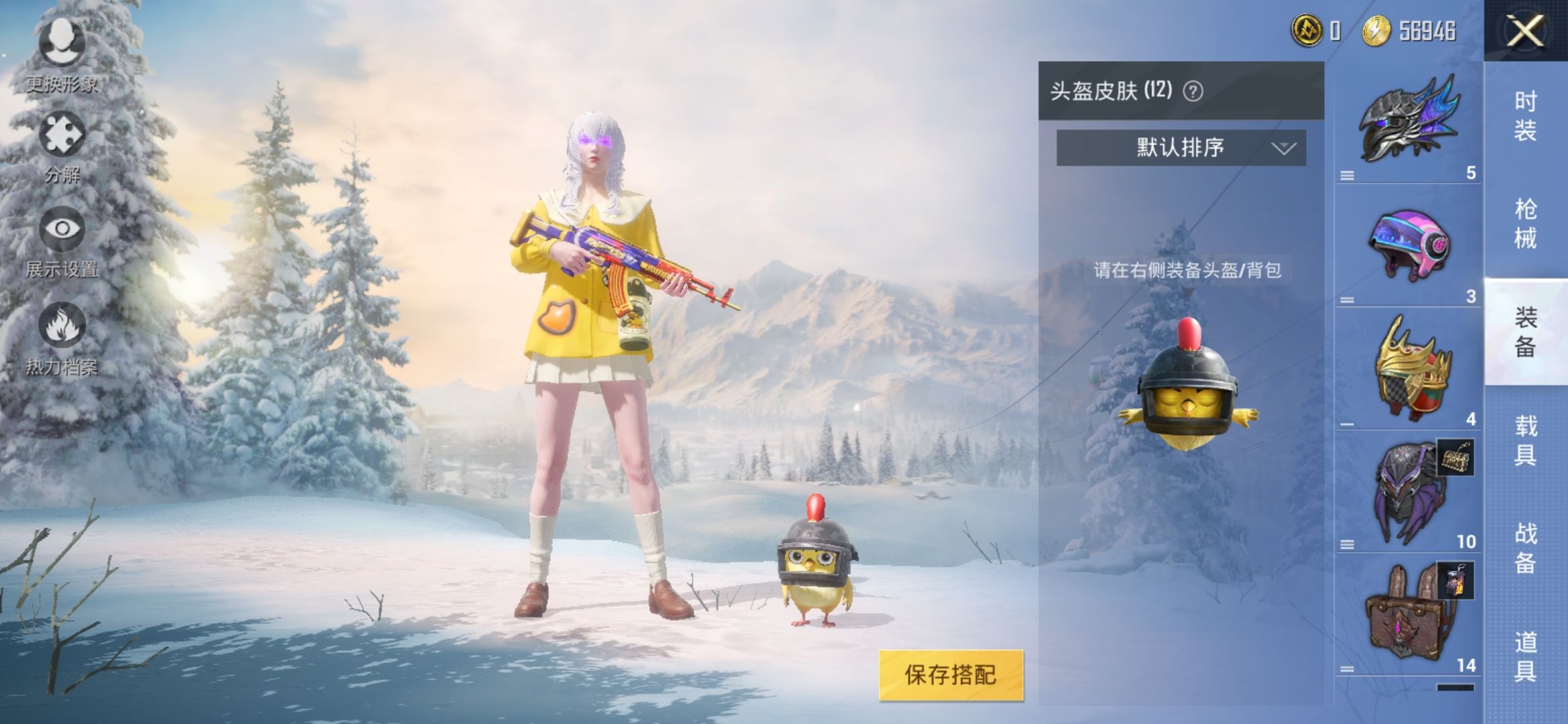Show help for 头盔皮肤

tap(1193, 91)
